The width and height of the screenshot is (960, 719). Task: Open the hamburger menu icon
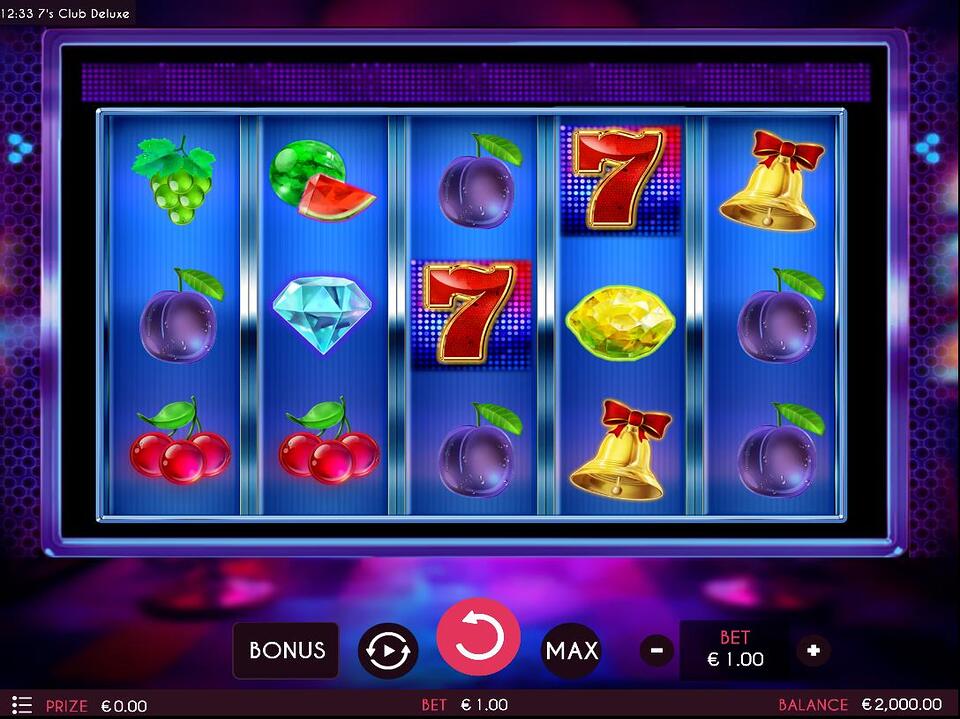click(22, 705)
